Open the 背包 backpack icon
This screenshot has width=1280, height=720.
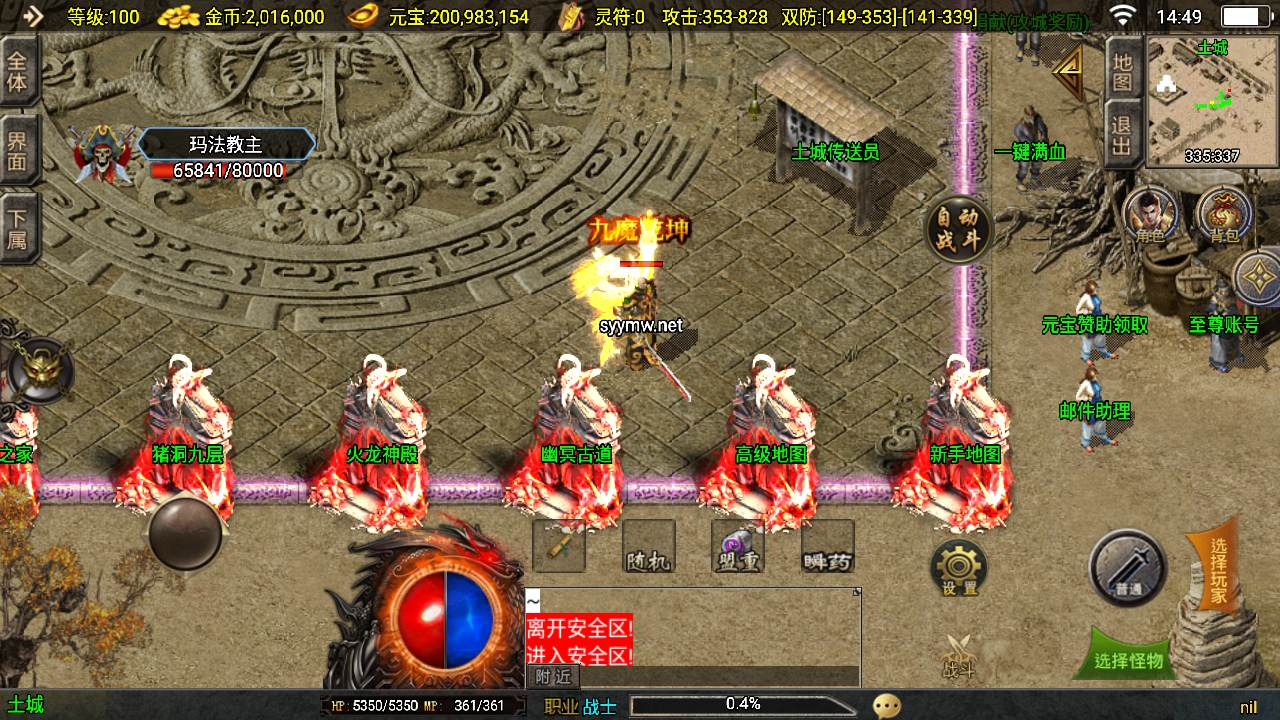[x=1224, y=214]
